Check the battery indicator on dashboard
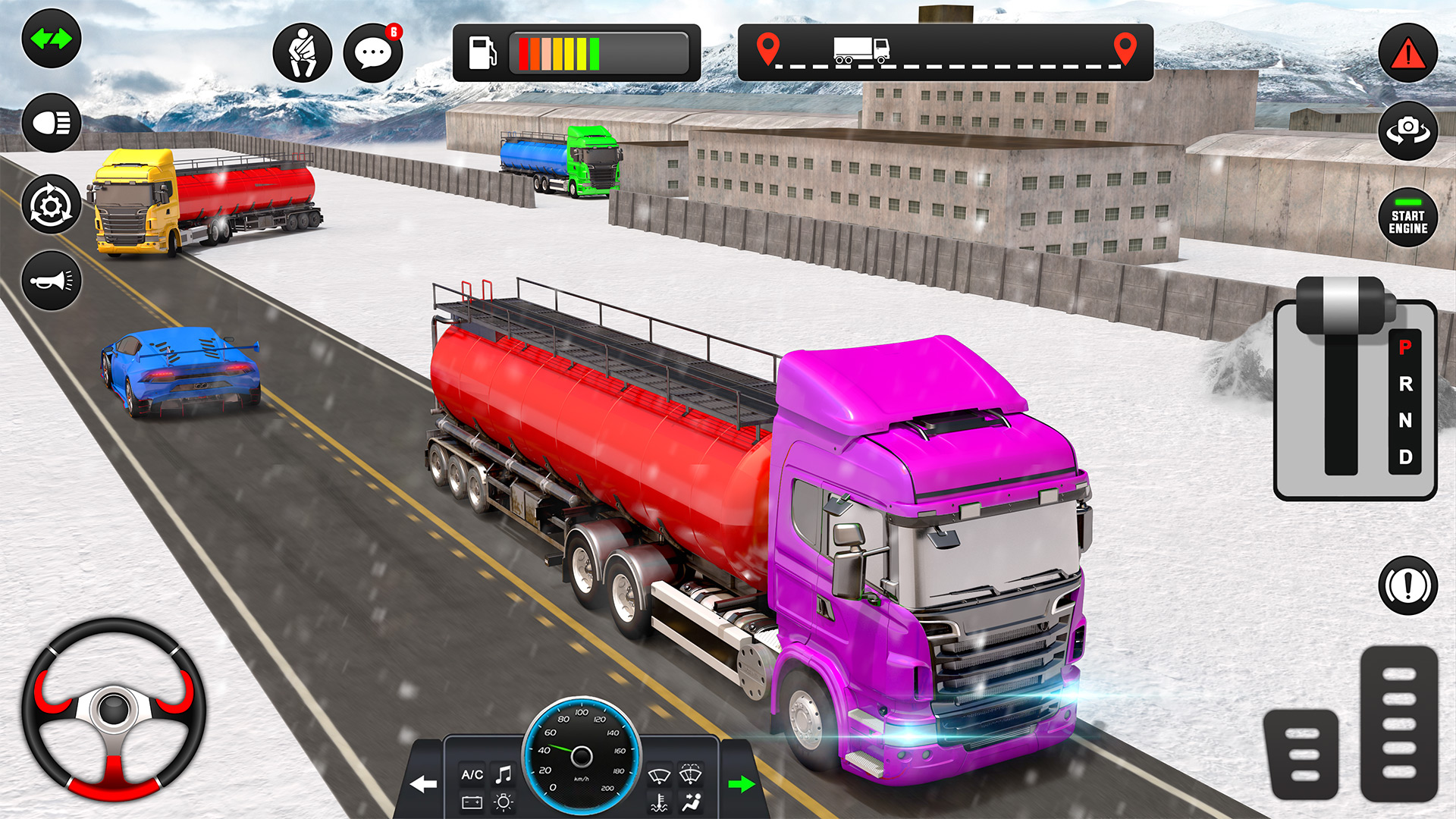 470,804
